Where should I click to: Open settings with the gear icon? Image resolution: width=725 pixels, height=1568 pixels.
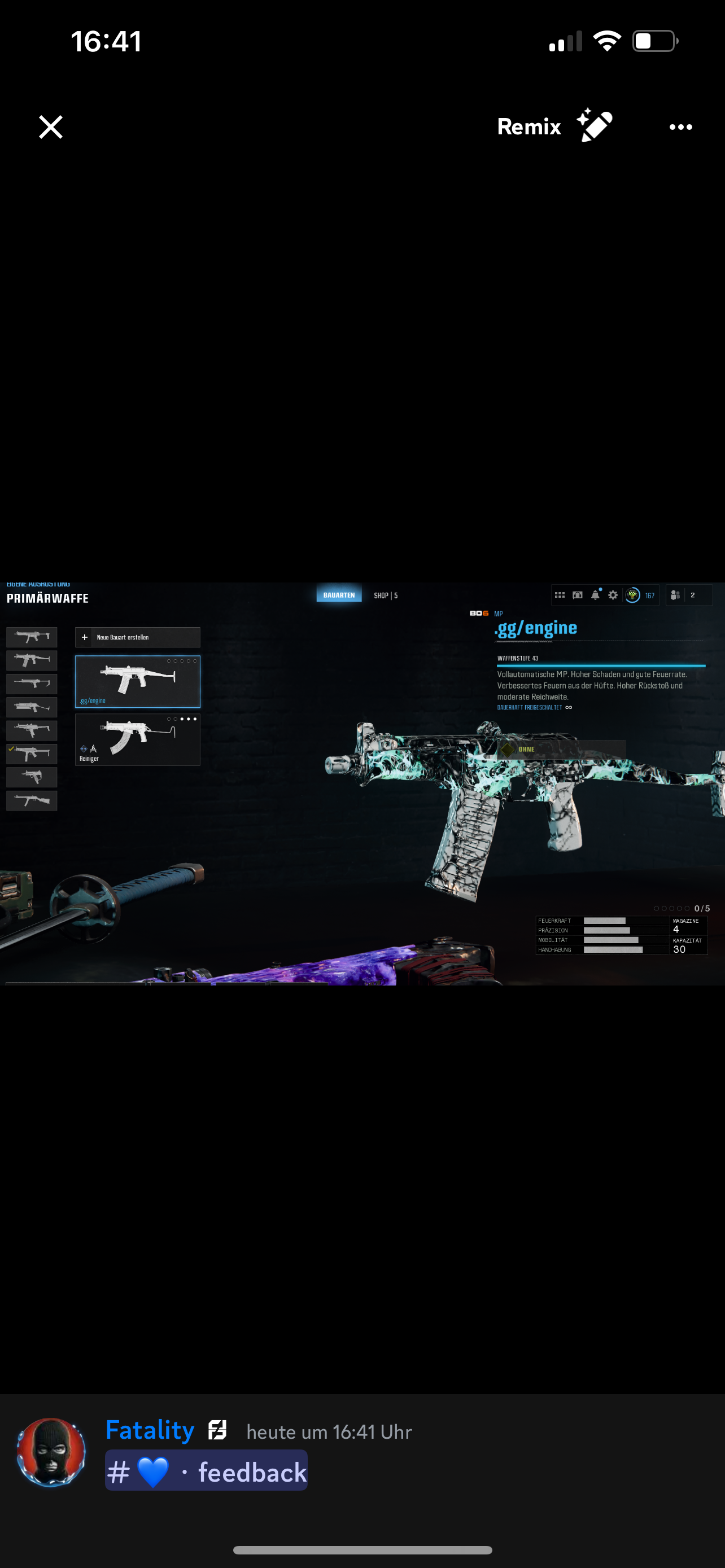613,595
